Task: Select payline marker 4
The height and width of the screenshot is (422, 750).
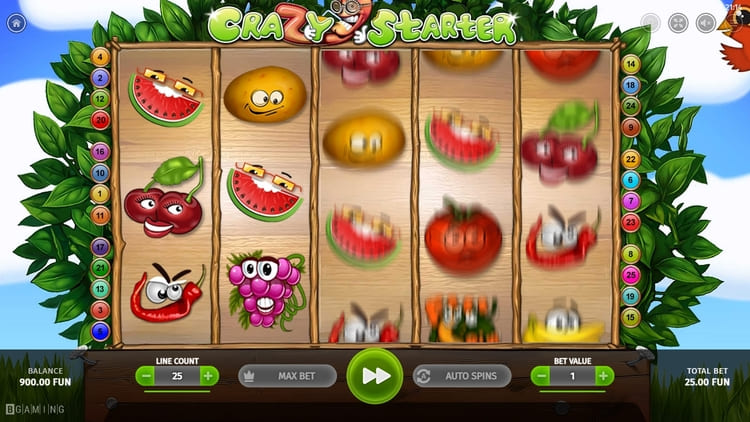Action: [x=100, y=57]
